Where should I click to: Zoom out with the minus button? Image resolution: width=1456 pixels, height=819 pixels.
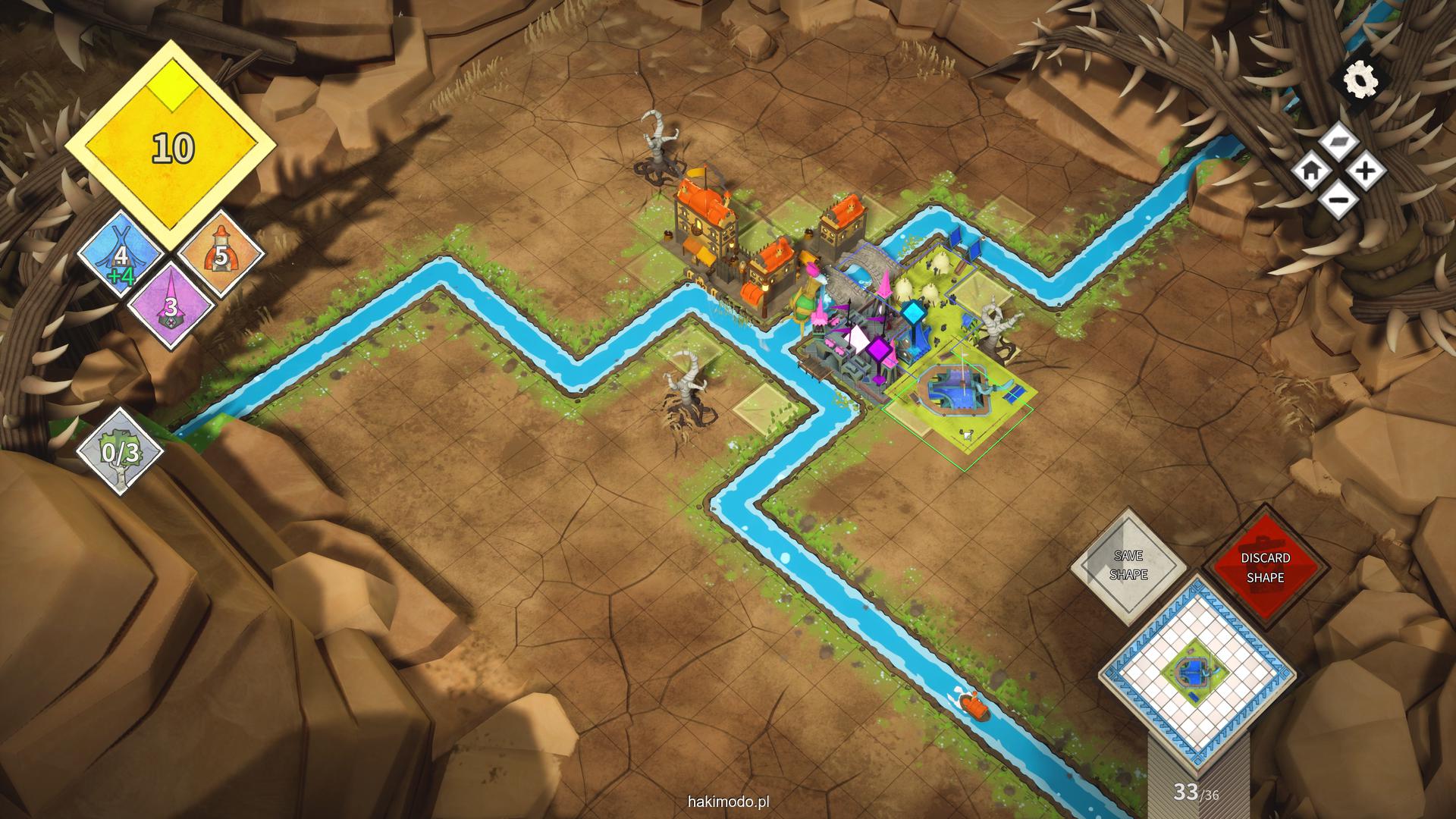click(1338, 200)
